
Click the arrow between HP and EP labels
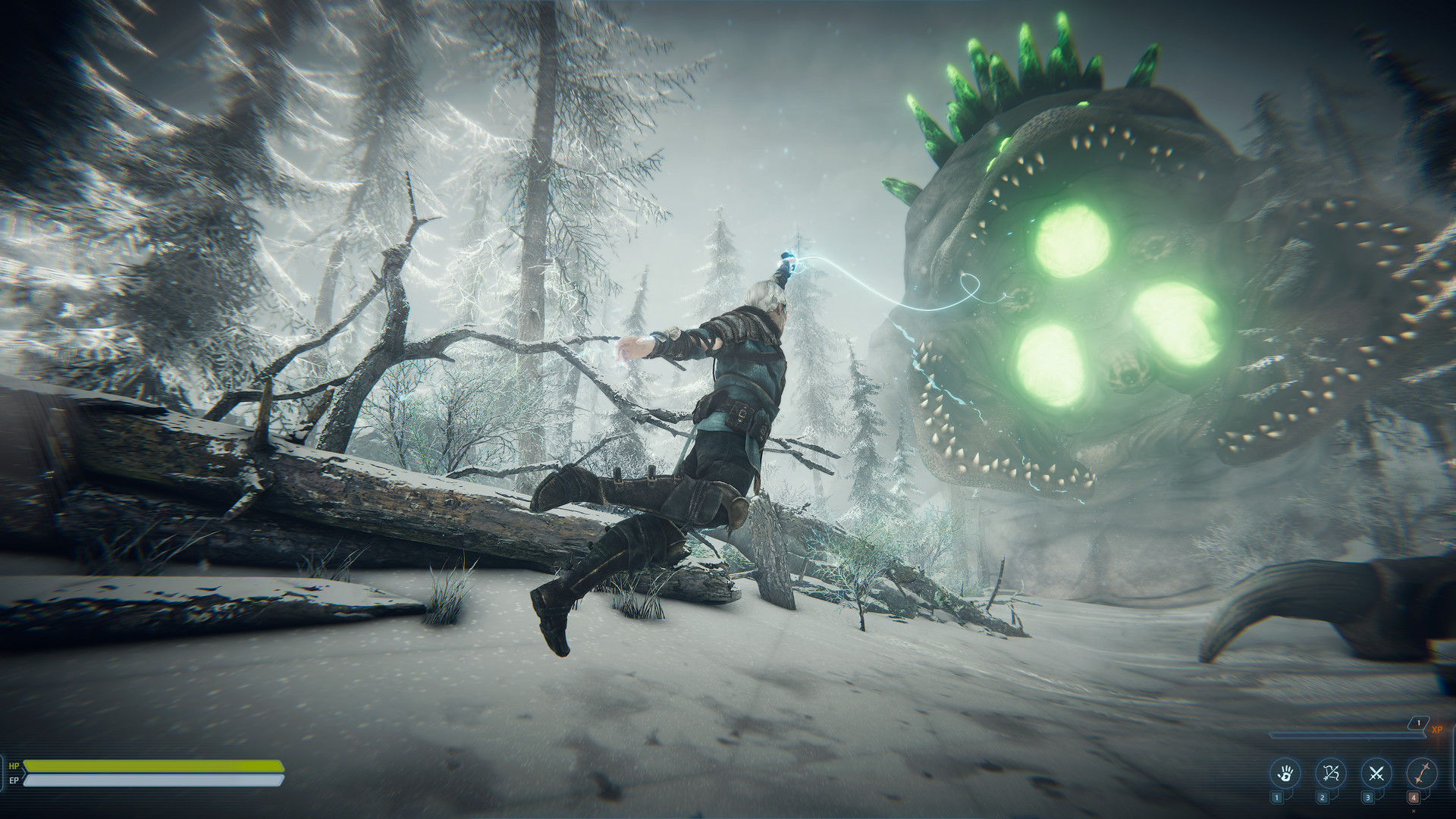tap(24, 773)
